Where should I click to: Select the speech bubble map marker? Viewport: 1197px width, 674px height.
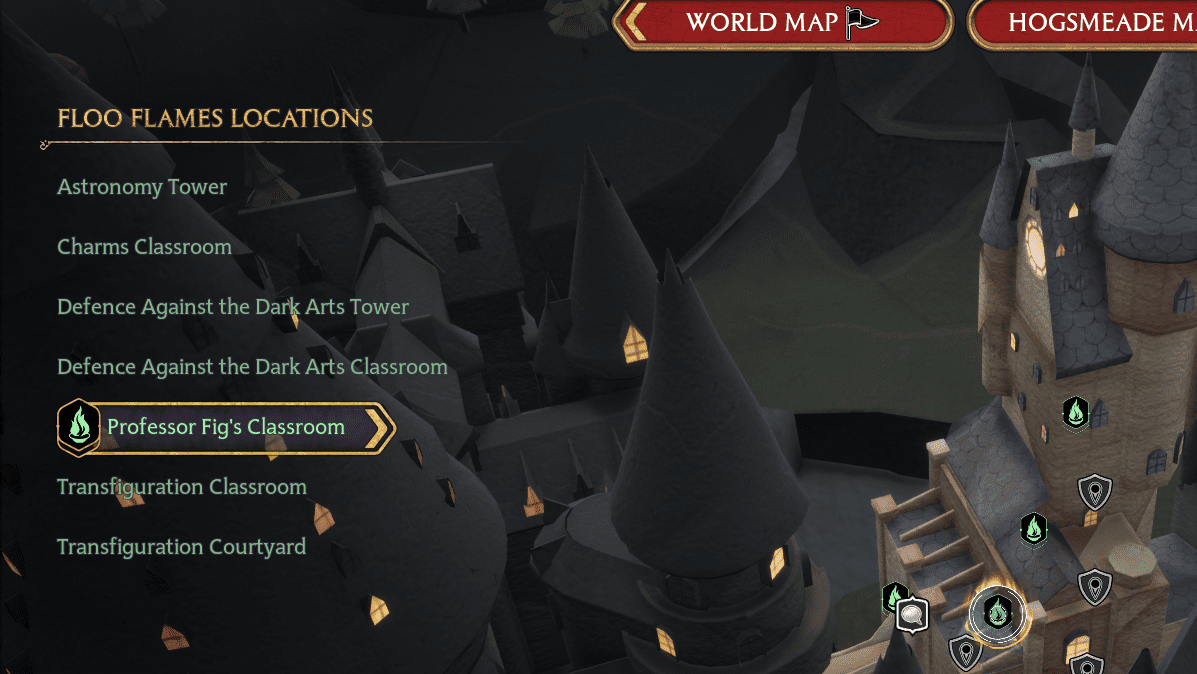(911, 614)
